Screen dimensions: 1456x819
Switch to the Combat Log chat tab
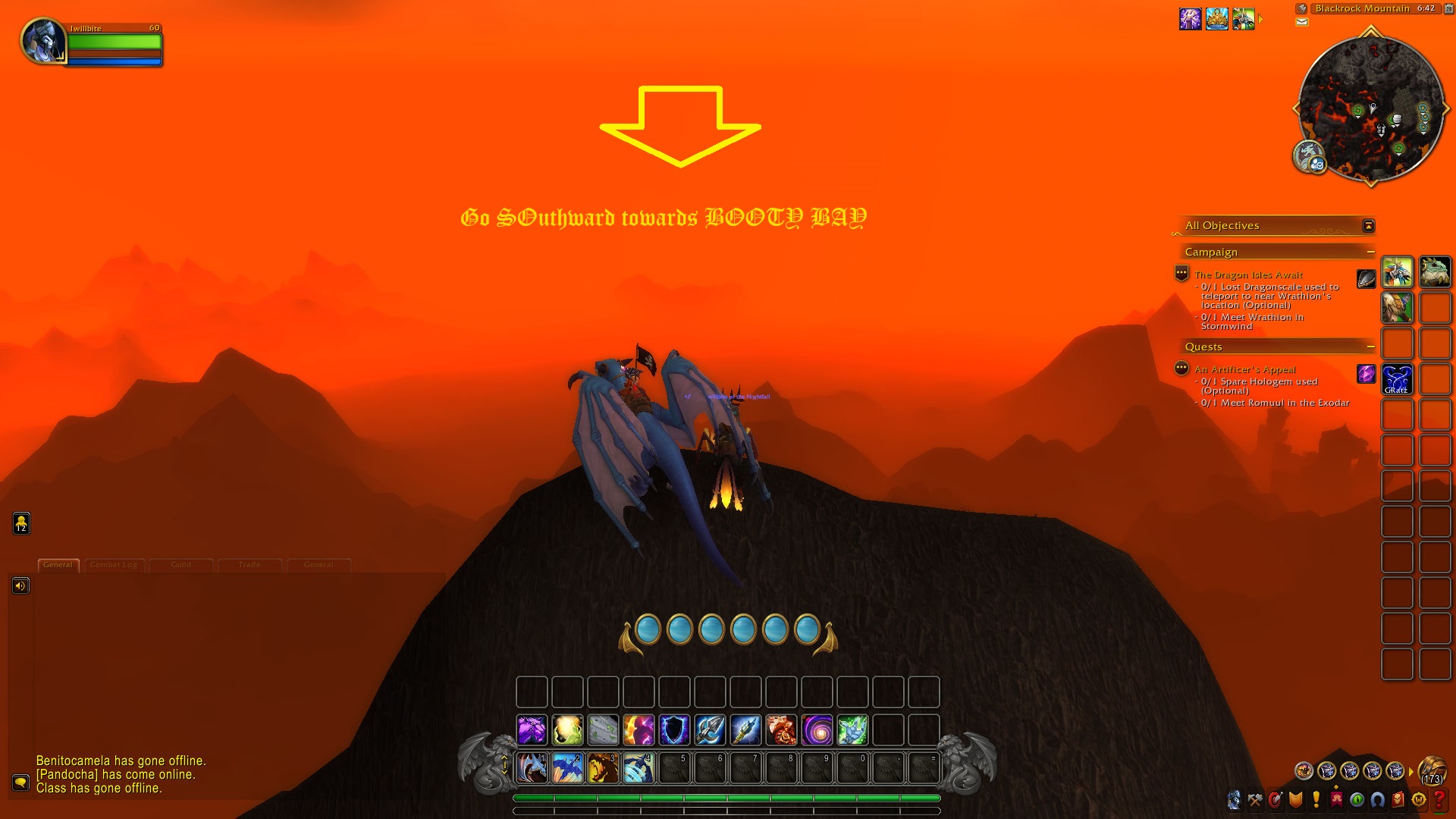114,565
